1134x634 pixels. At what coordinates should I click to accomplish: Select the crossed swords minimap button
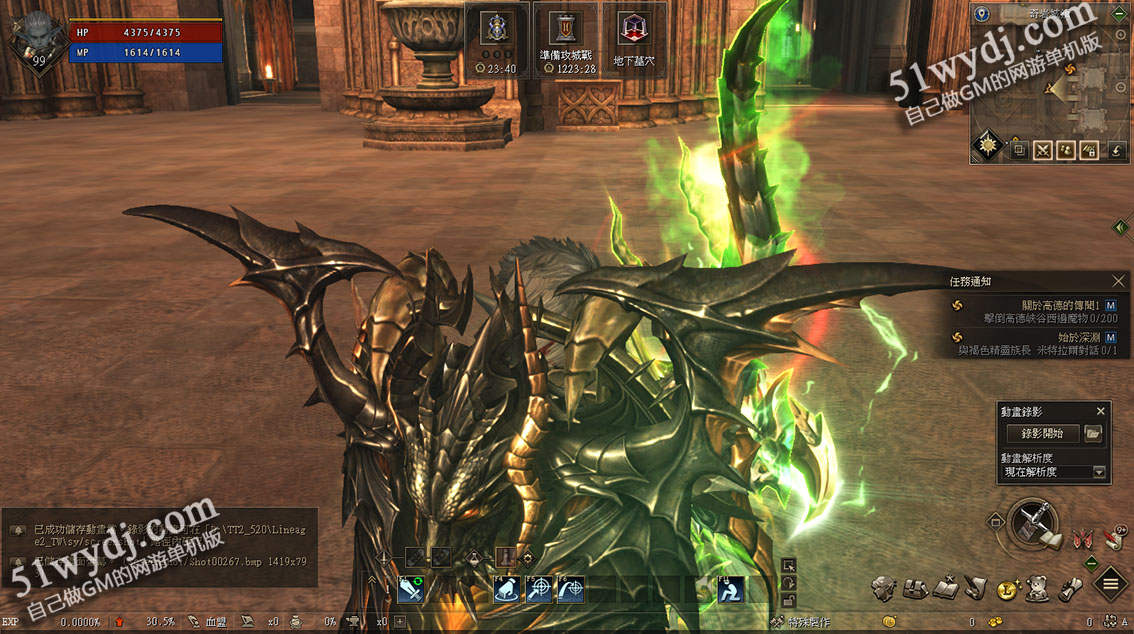coord(1043,151)
